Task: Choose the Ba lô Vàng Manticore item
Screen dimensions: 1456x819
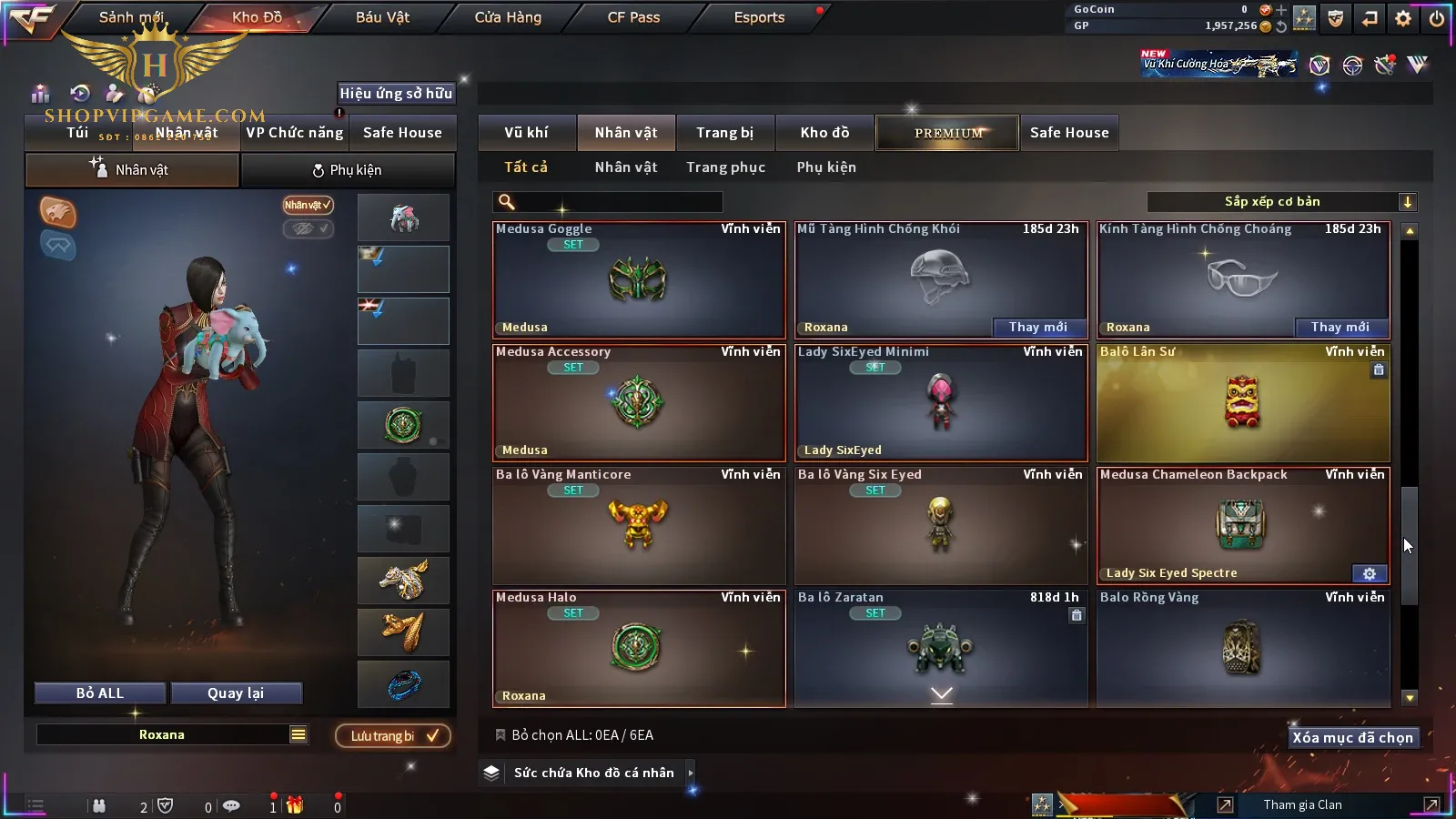Action: point(638,526)
